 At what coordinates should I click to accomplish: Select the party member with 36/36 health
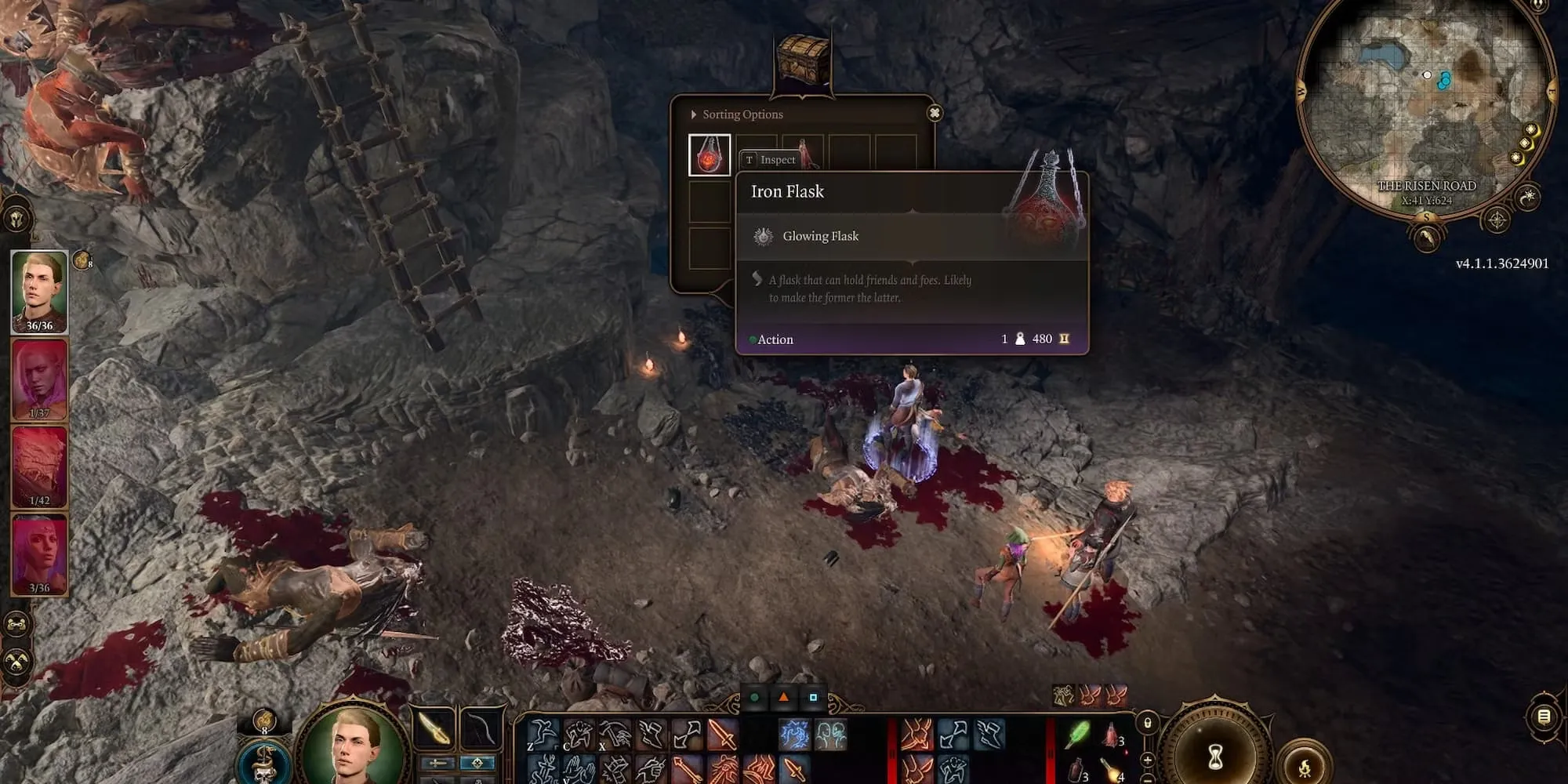pyautogui.click(x=39, y=291)
